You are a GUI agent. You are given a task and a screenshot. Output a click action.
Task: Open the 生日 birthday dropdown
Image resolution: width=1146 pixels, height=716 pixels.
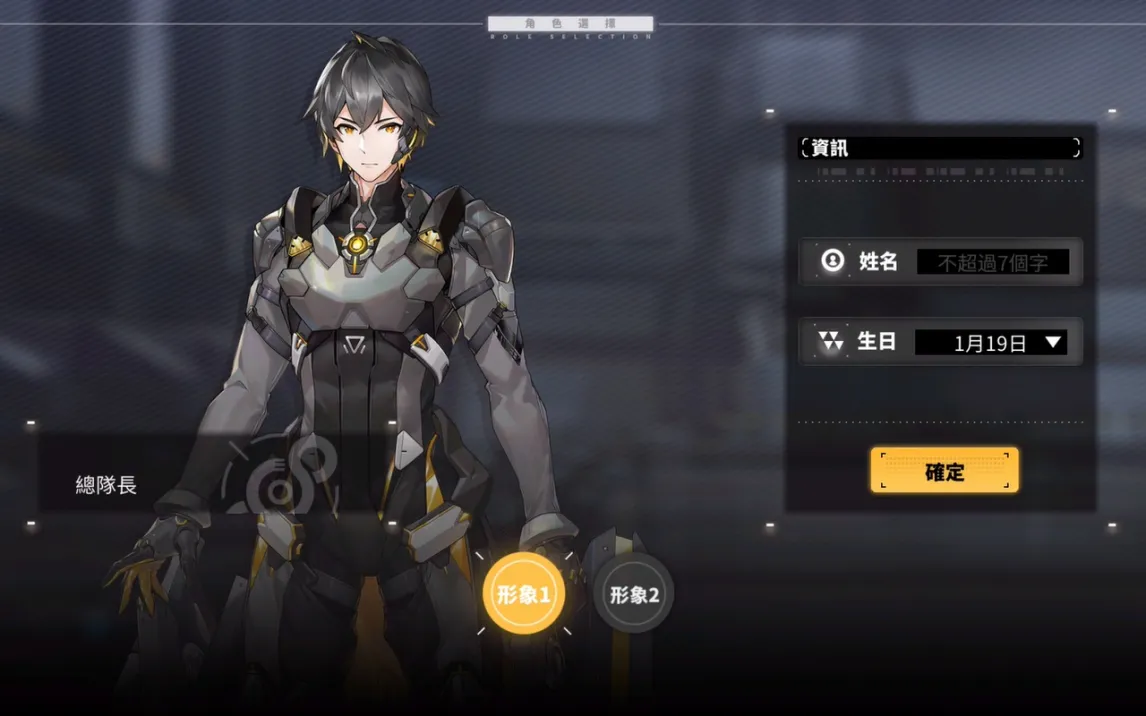(991, 343)
